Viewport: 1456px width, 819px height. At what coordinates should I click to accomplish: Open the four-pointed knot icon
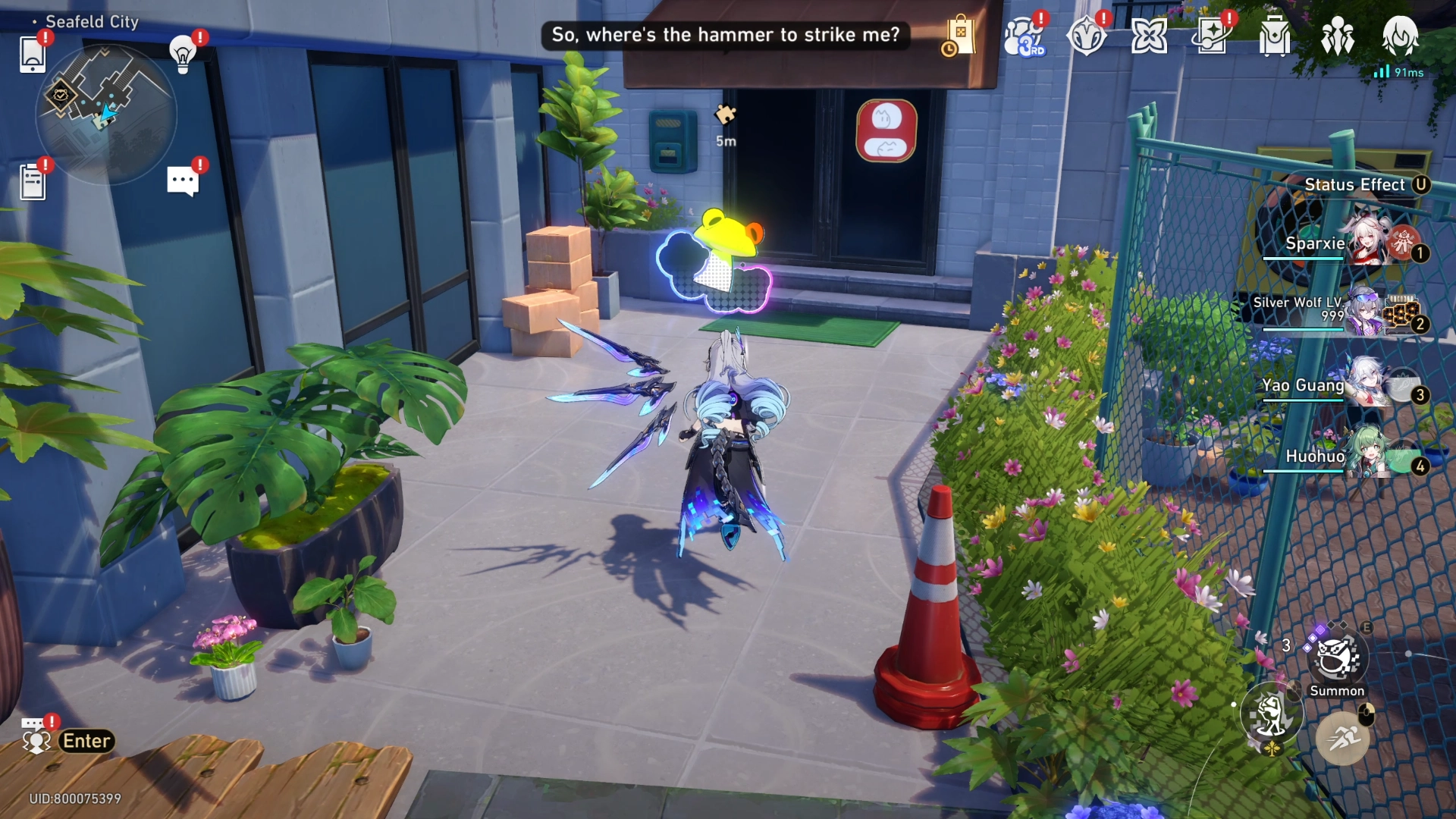[x=1148, y=36]
